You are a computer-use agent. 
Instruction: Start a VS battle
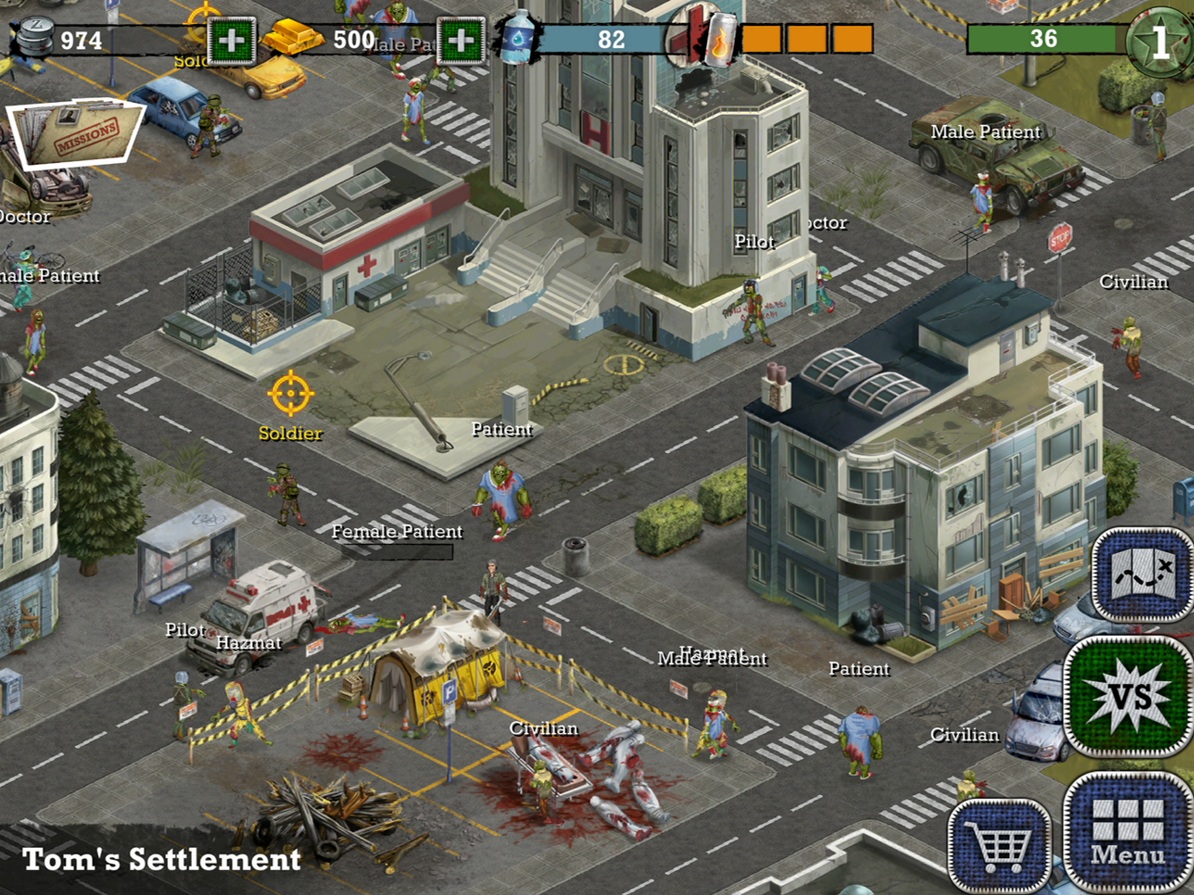[x=1130, y=697]
